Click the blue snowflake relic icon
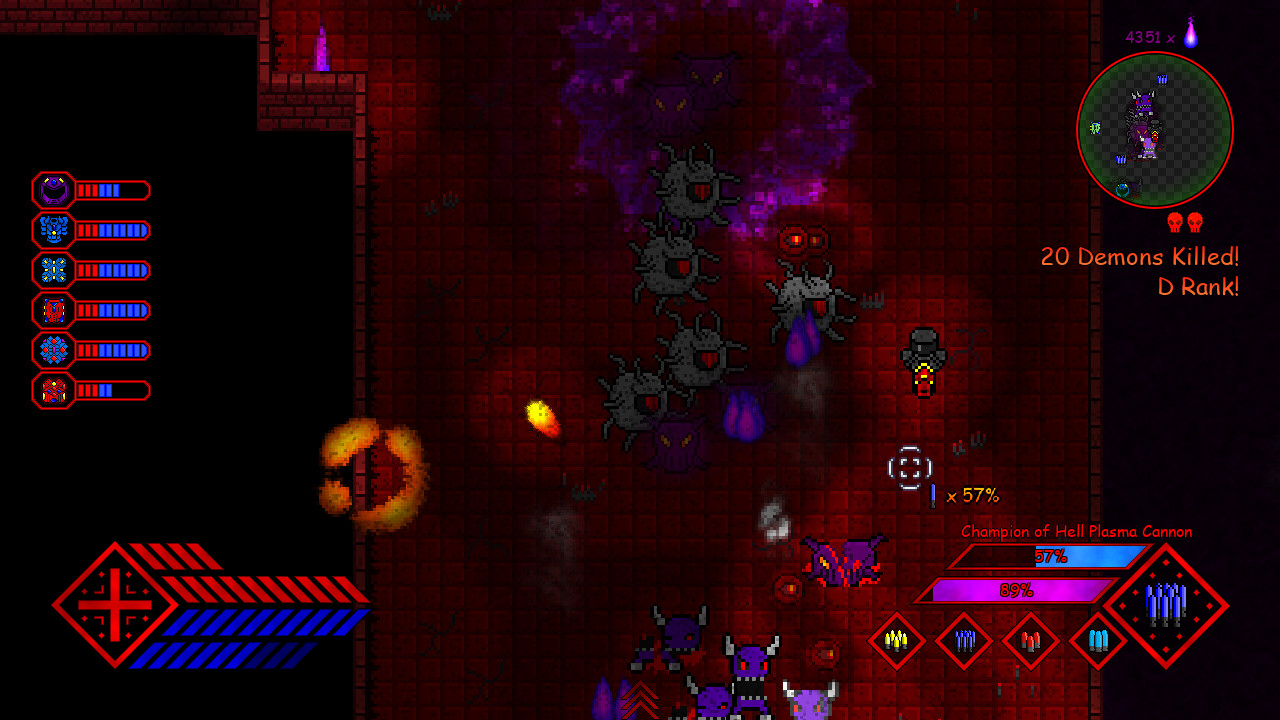 tap(52, 350)
